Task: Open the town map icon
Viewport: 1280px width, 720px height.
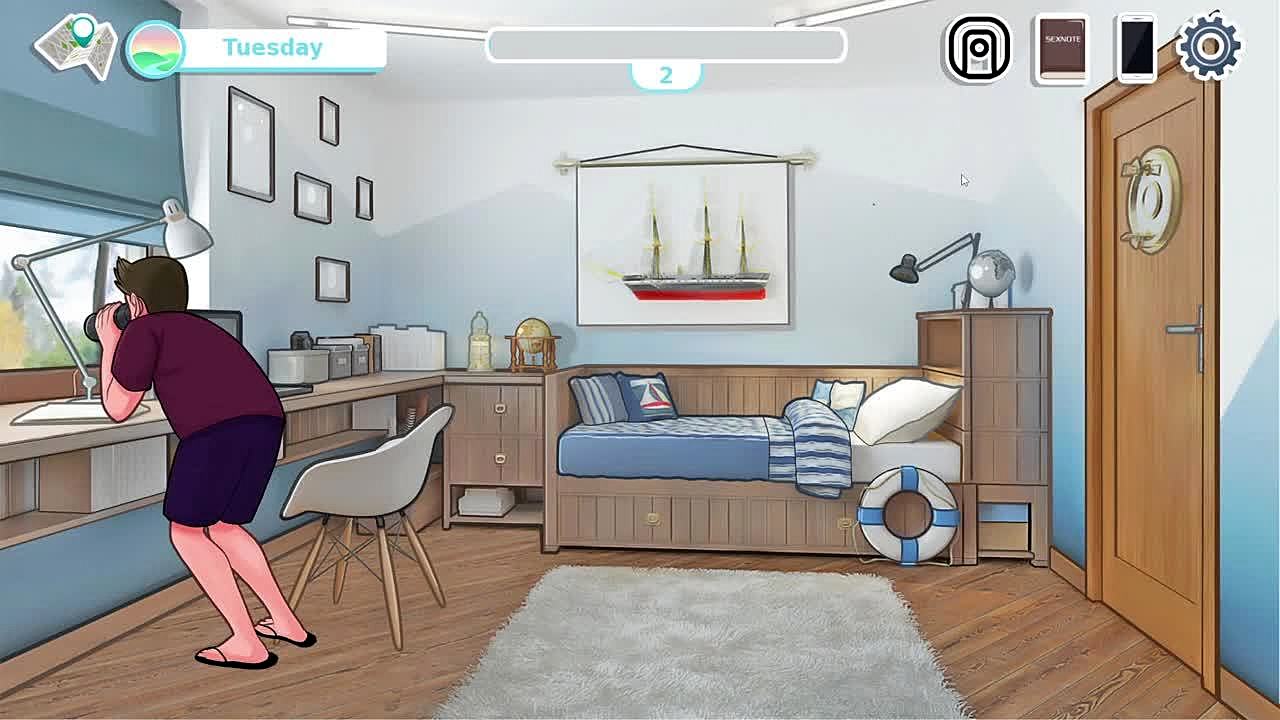Action: point(76,46)
